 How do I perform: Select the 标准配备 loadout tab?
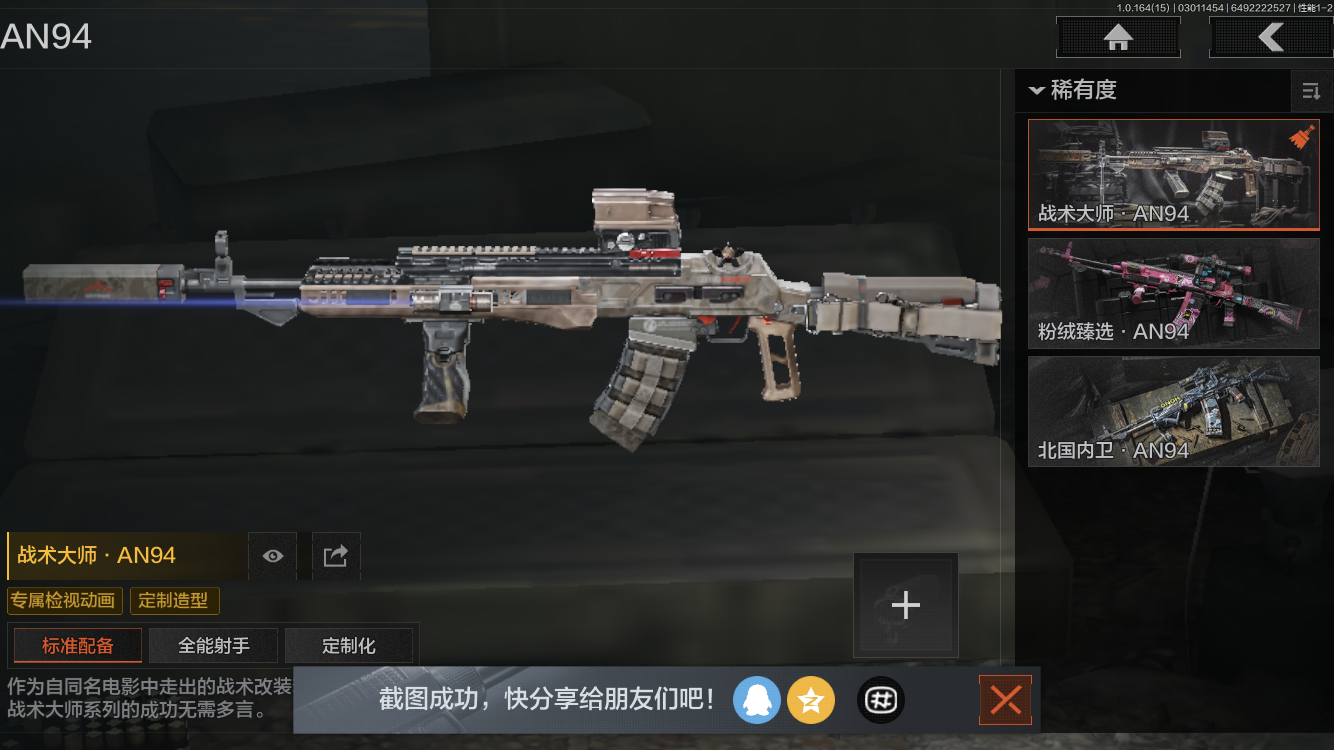click(x=77, y=645)
